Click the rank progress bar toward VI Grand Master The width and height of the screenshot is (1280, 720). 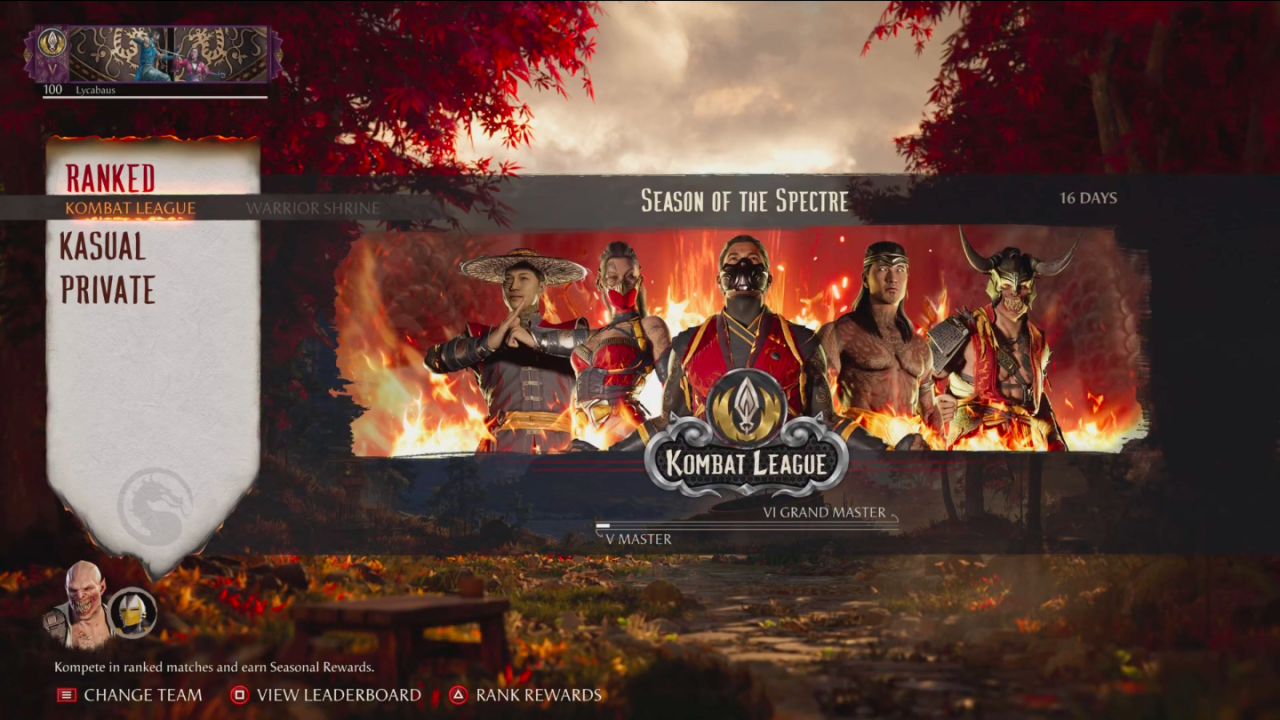[x=748, y=524]
